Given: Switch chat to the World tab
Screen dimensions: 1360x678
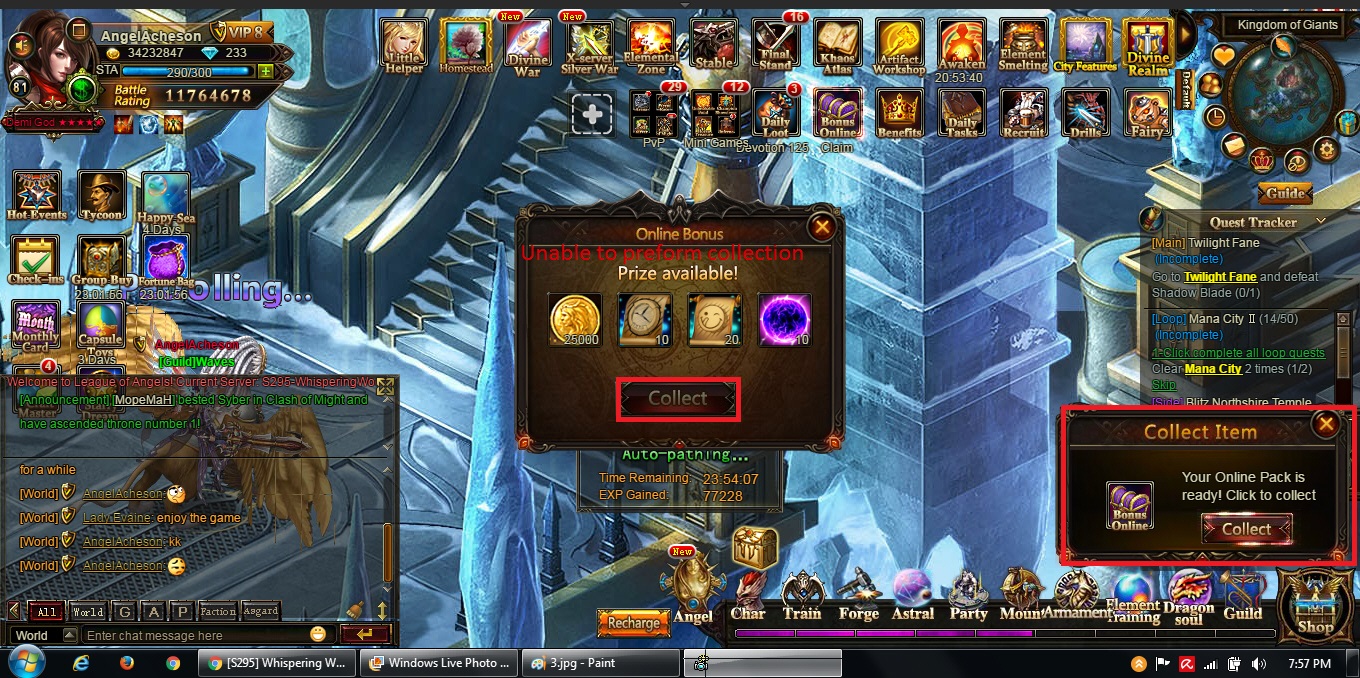Looking at the screenshot, I should (88, 611).
